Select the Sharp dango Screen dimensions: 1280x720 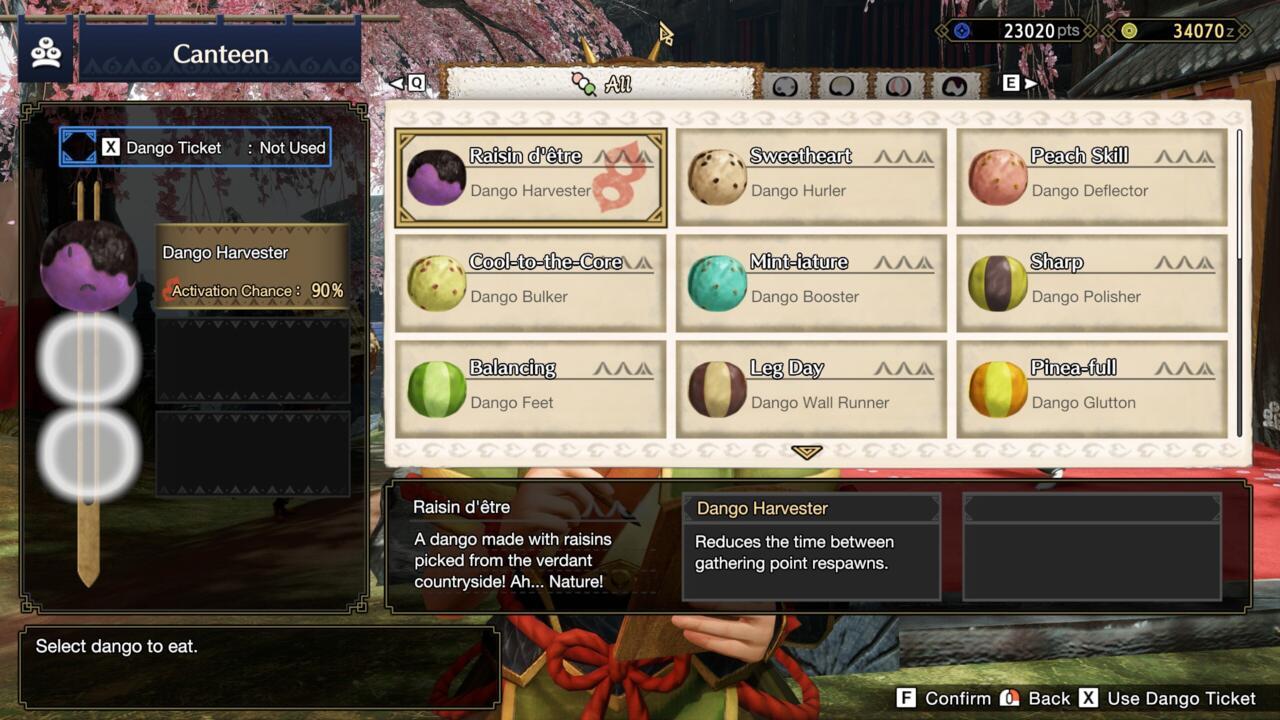[x=1090, y=282]
